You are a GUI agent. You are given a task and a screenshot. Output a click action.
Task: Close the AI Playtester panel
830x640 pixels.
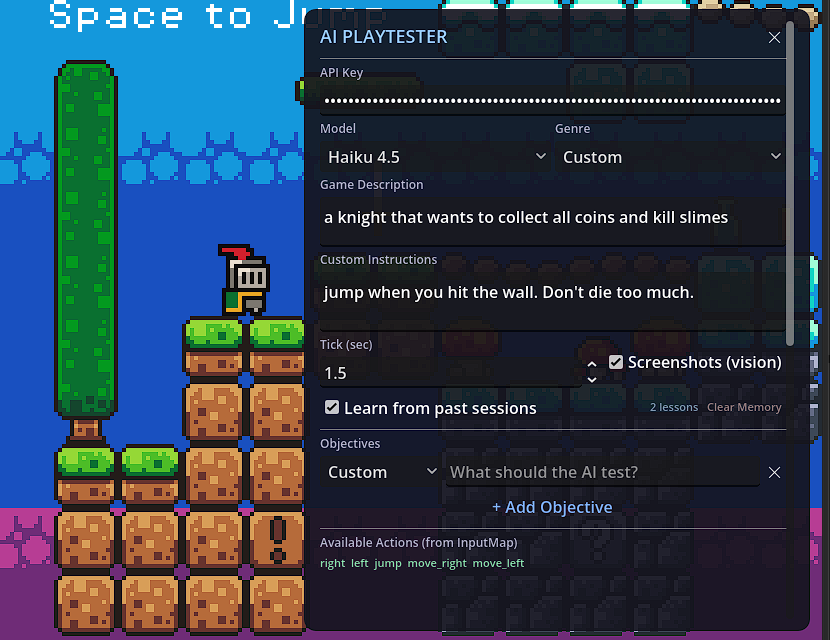774,38
